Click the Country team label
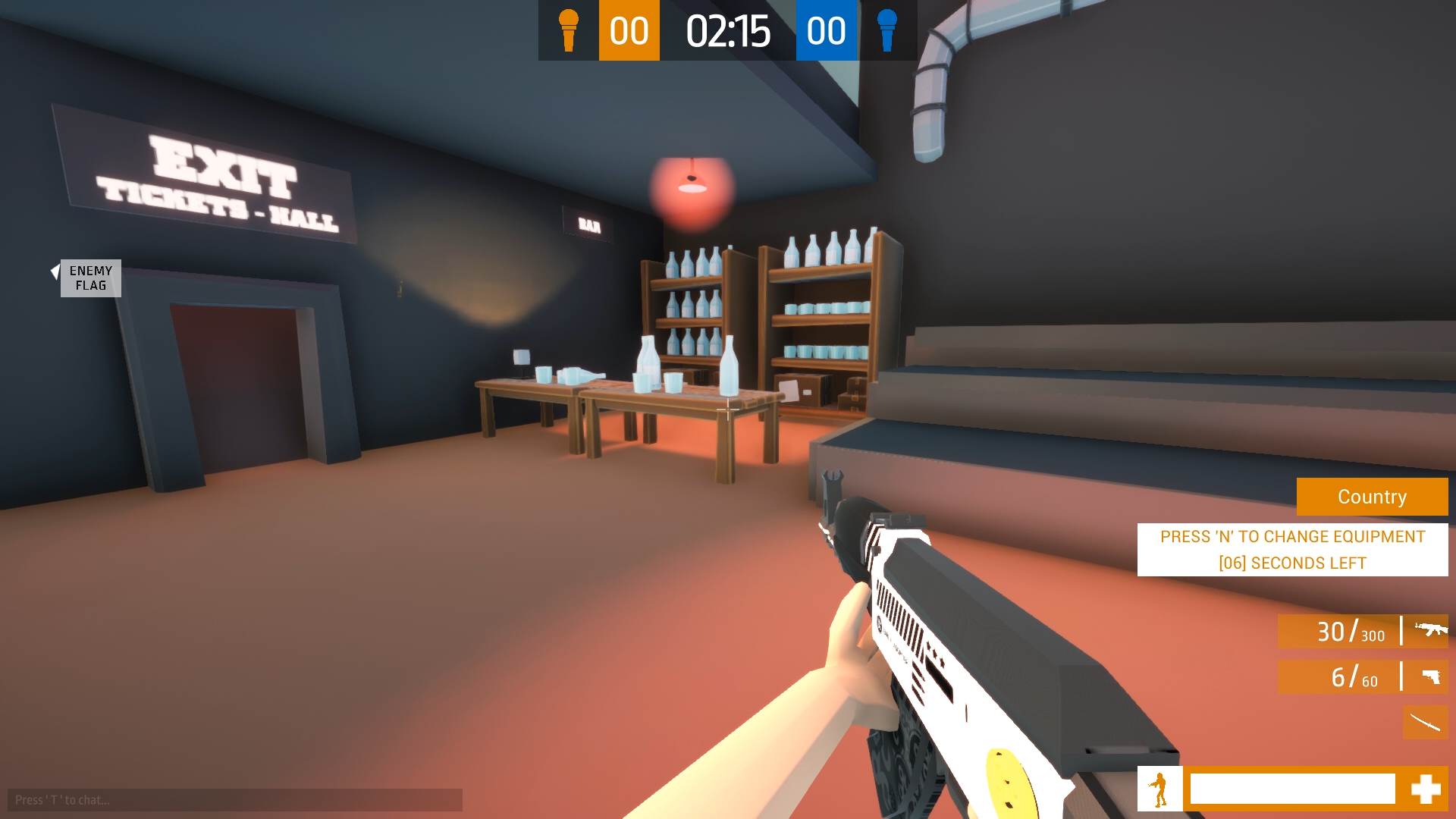 coord(1372,497)
